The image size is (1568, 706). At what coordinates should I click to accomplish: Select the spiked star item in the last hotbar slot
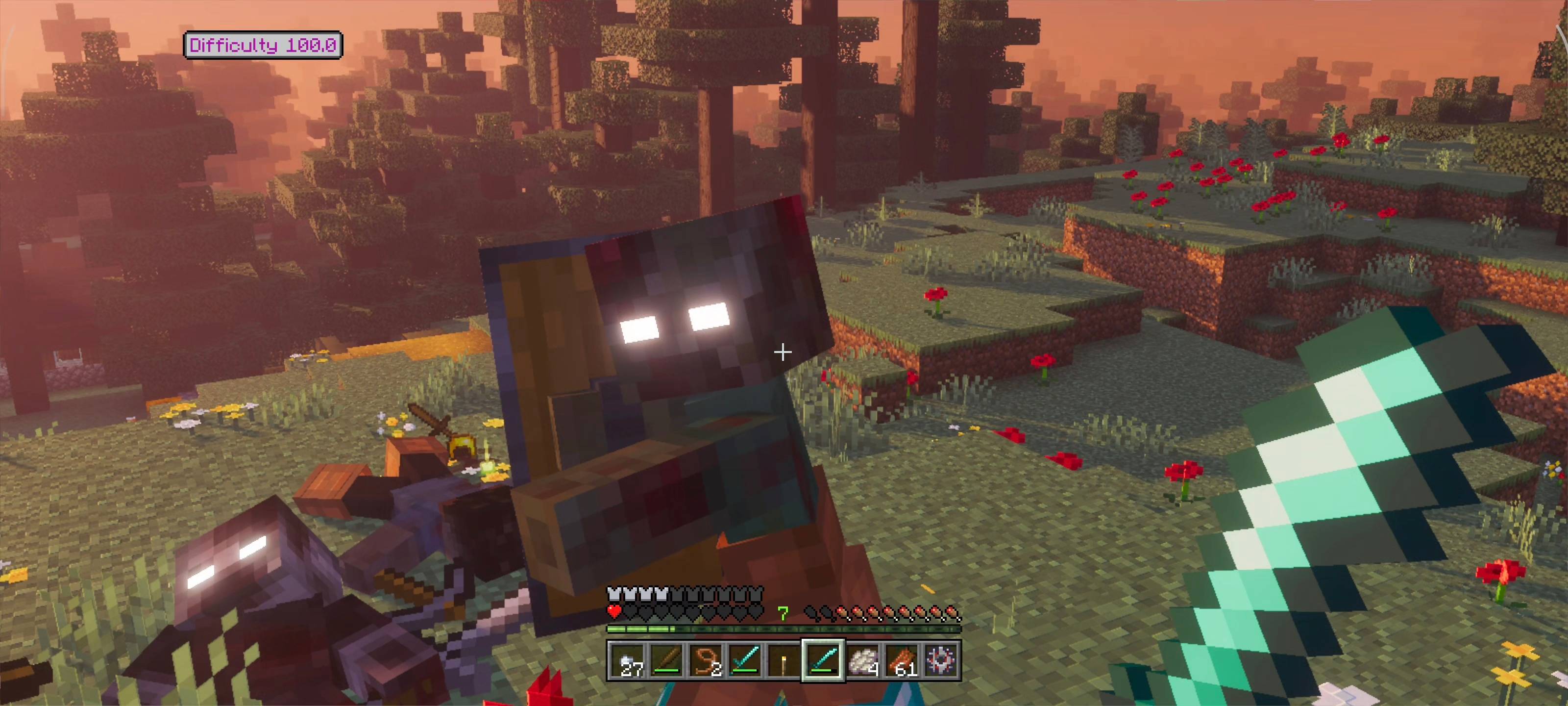coord(942,661)
